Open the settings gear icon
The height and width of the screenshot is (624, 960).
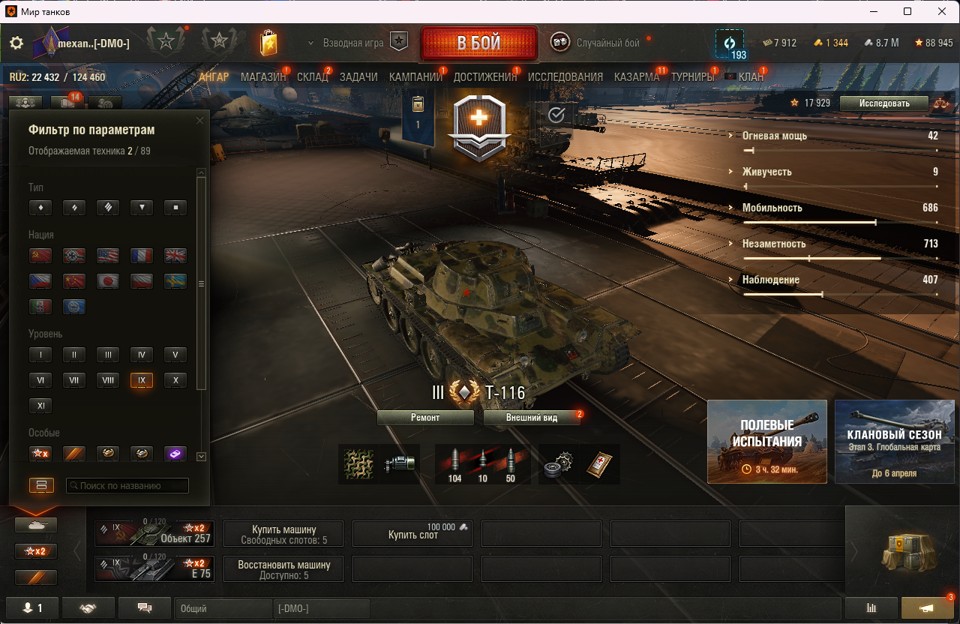tap(16, 43)
